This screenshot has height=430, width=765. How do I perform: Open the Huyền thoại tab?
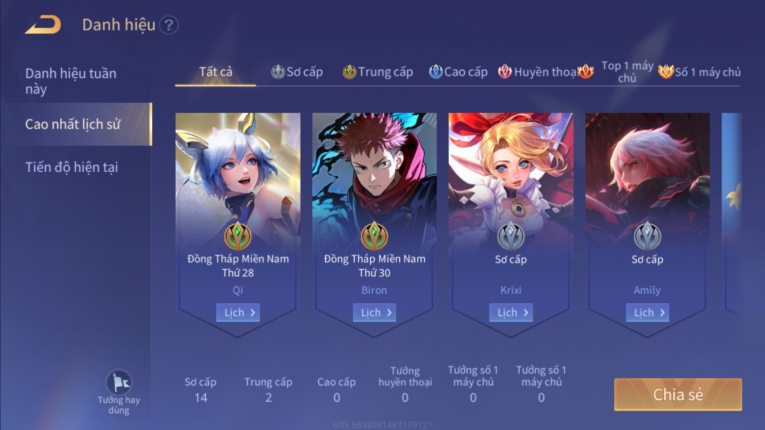[x=538, y=72]
